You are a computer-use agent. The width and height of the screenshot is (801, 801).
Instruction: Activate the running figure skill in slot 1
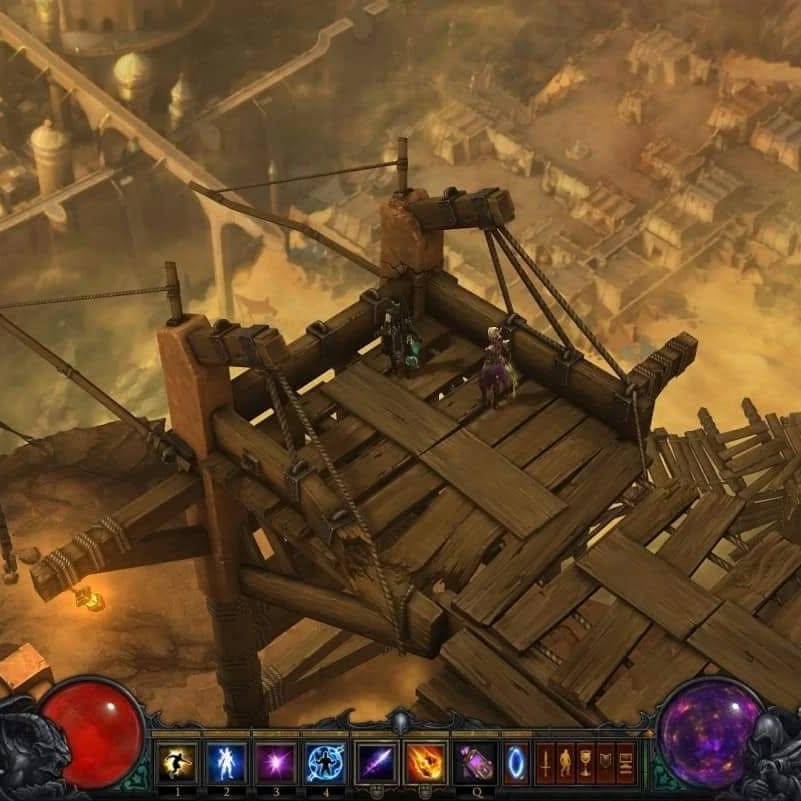coord(177,764)
